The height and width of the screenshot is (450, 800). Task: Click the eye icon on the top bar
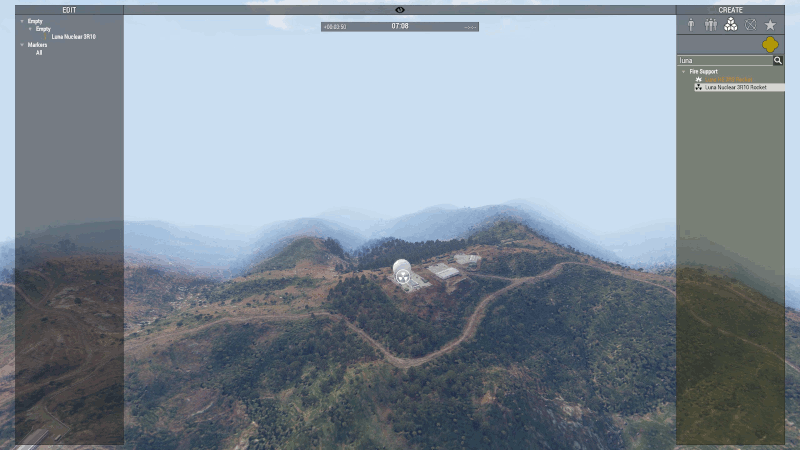click(400, 10)
